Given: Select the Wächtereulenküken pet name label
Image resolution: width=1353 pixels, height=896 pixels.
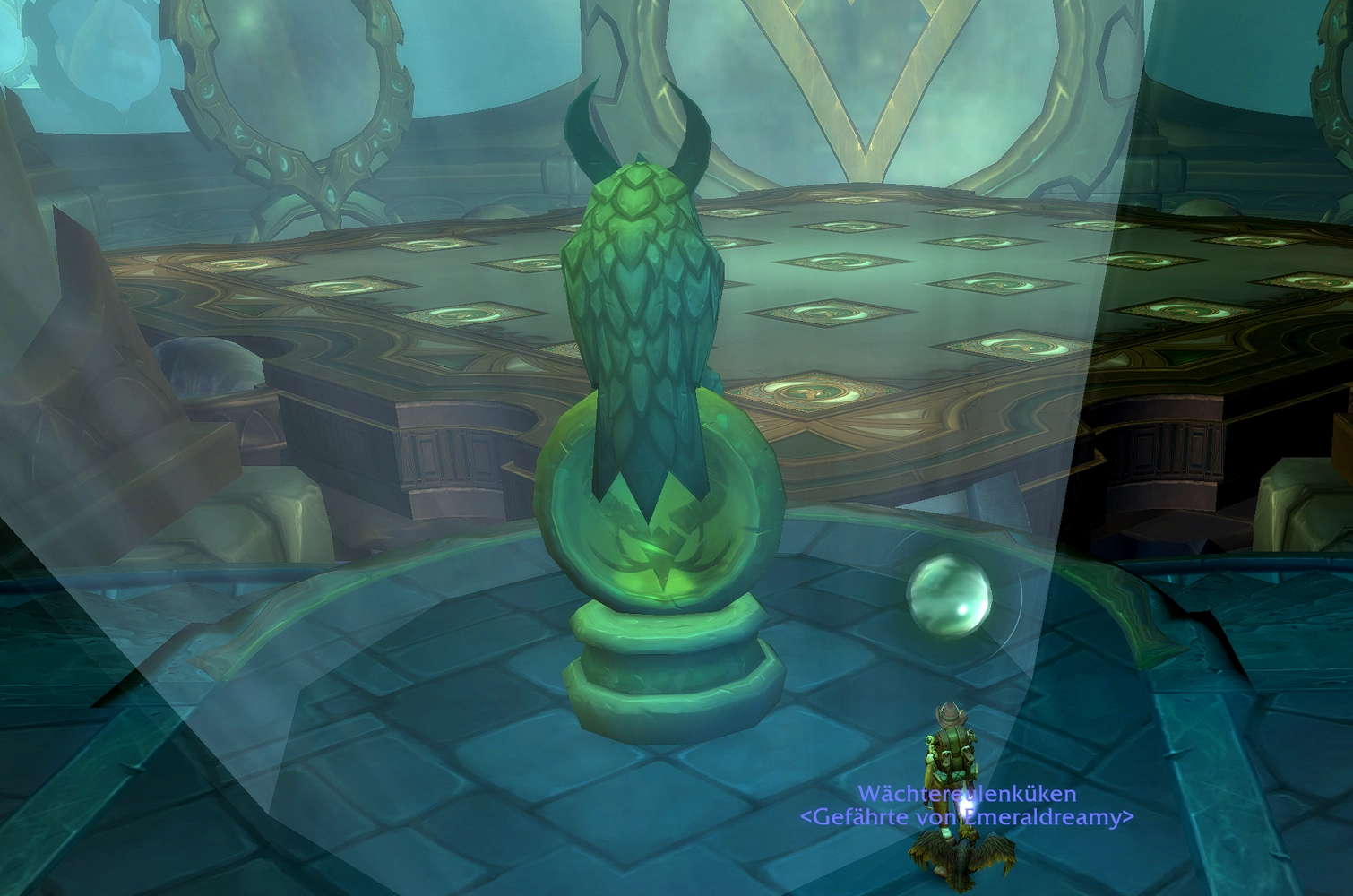Looking at the screenshot, I should 967,794.
